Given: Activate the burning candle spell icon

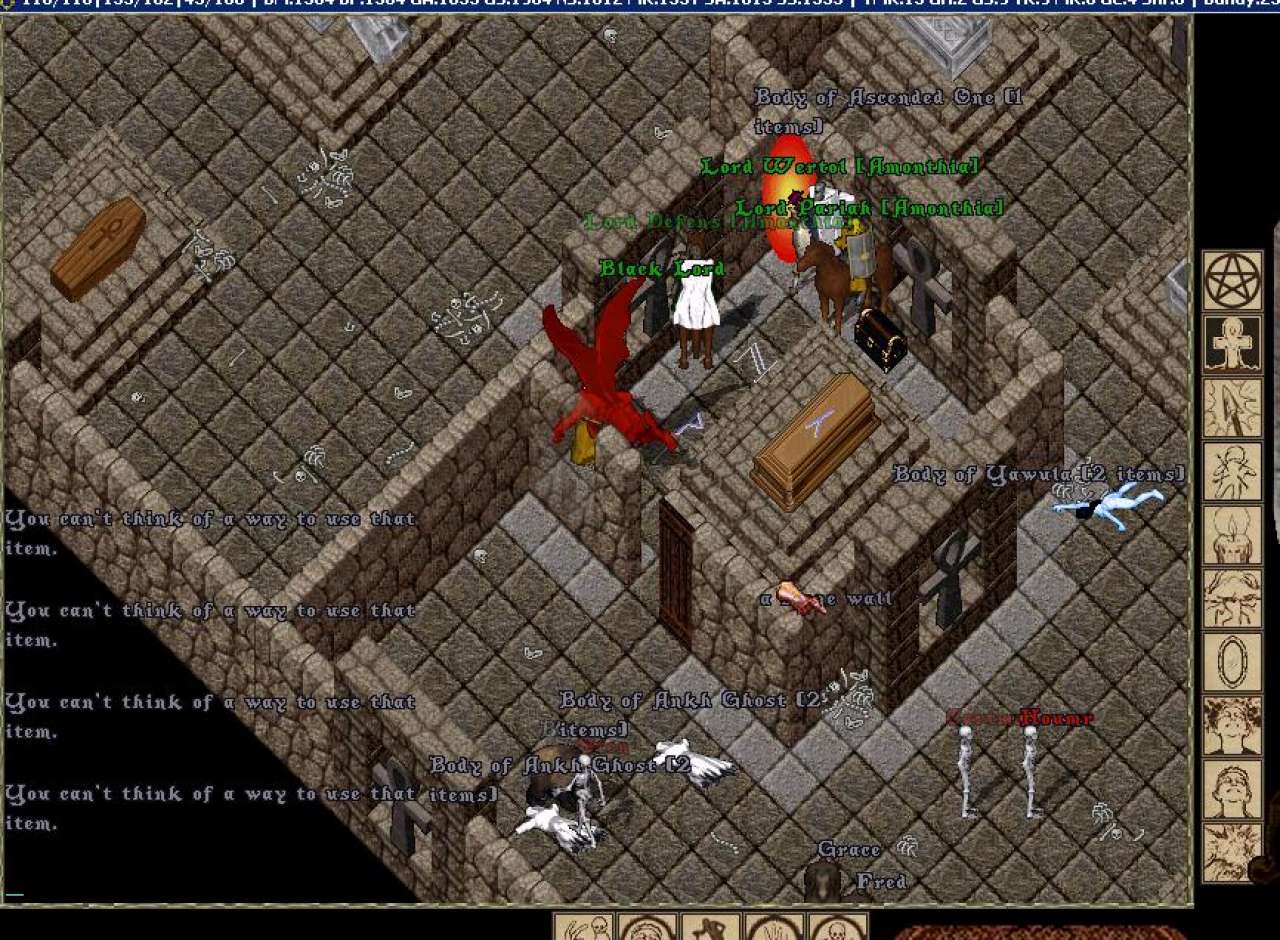Looking at the screenshot, I should click(1232, 535).
